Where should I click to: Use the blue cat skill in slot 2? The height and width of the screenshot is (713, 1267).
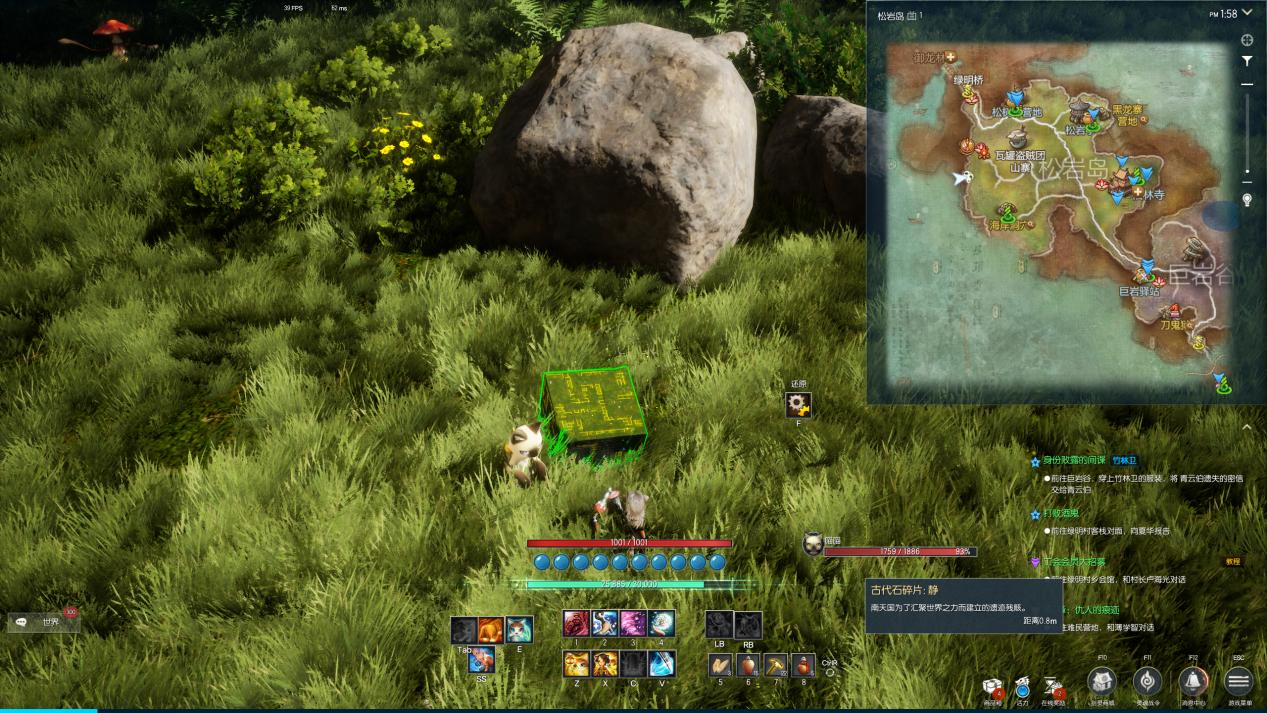pos(604,624)
